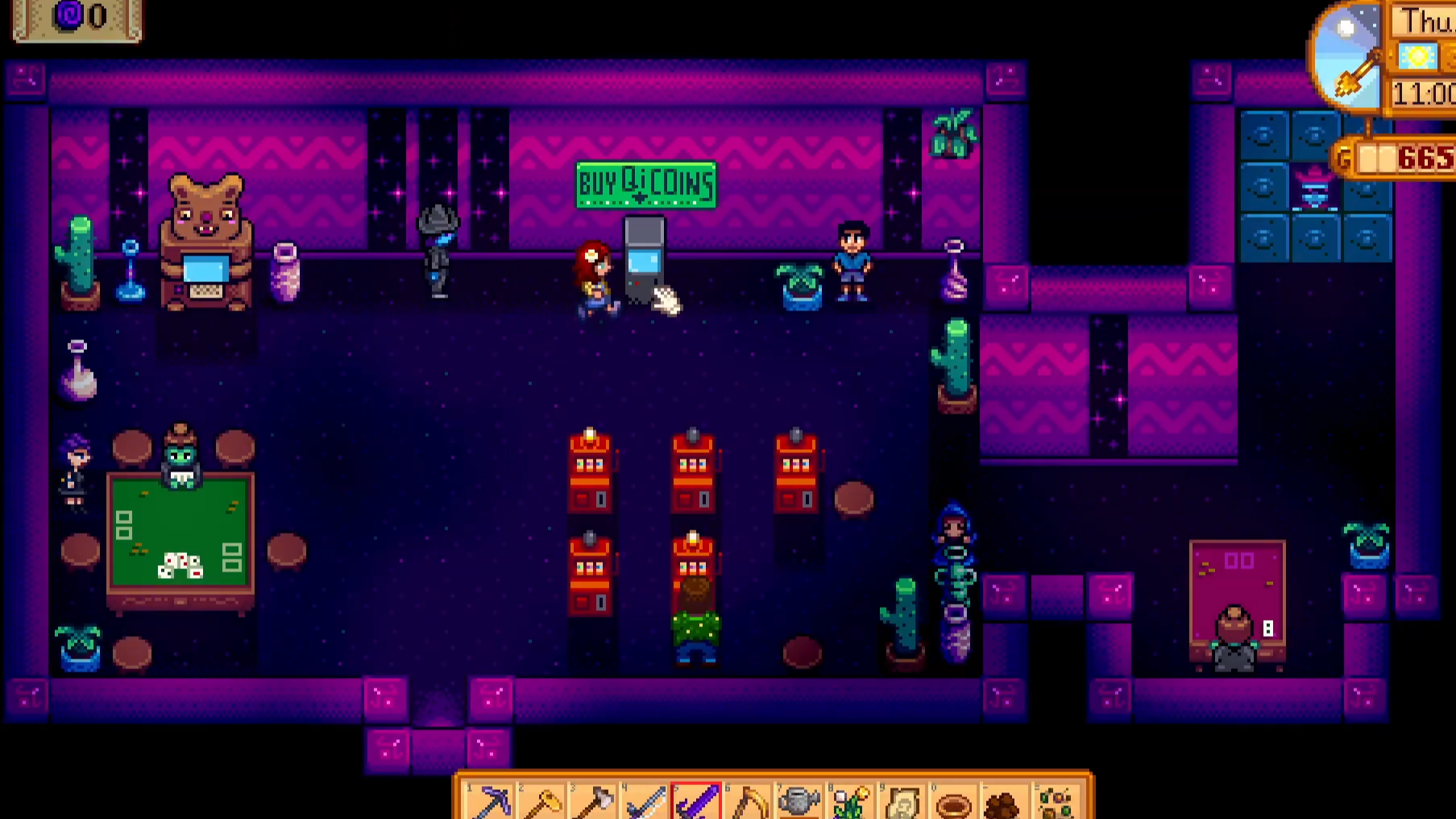Viewport: 1456px width, 819px height.
Task: Choose the axe hotbar slot
Action: click(594, 802)
